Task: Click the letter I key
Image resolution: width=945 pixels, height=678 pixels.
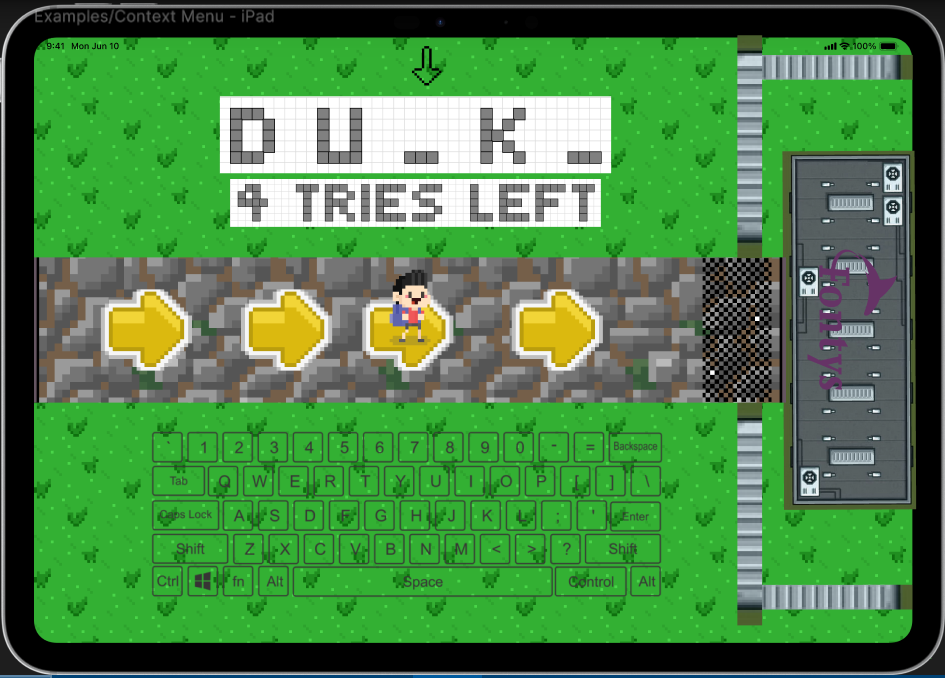Action: coord(470,481)
